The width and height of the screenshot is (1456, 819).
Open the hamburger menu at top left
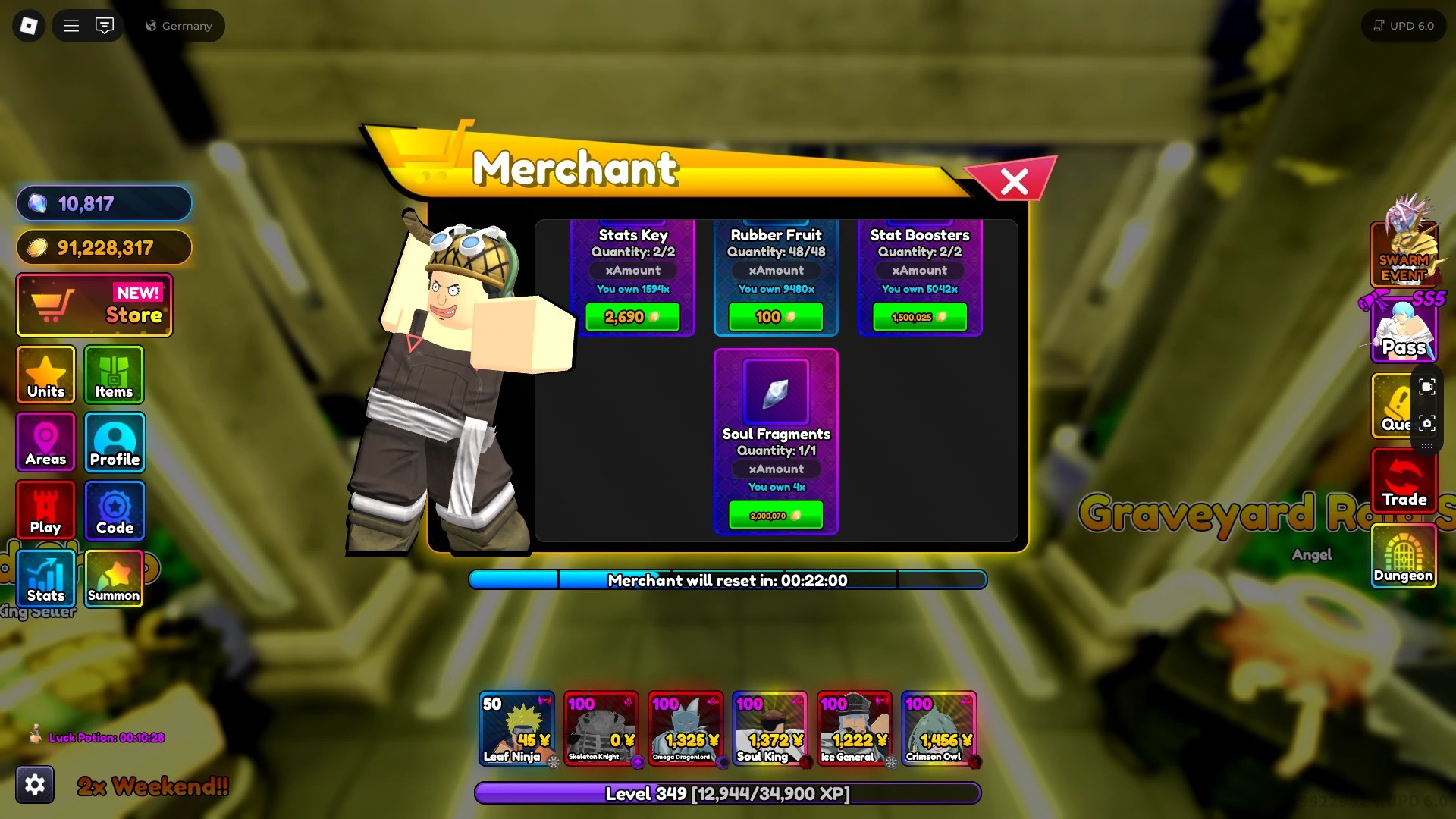coord(71,25)
